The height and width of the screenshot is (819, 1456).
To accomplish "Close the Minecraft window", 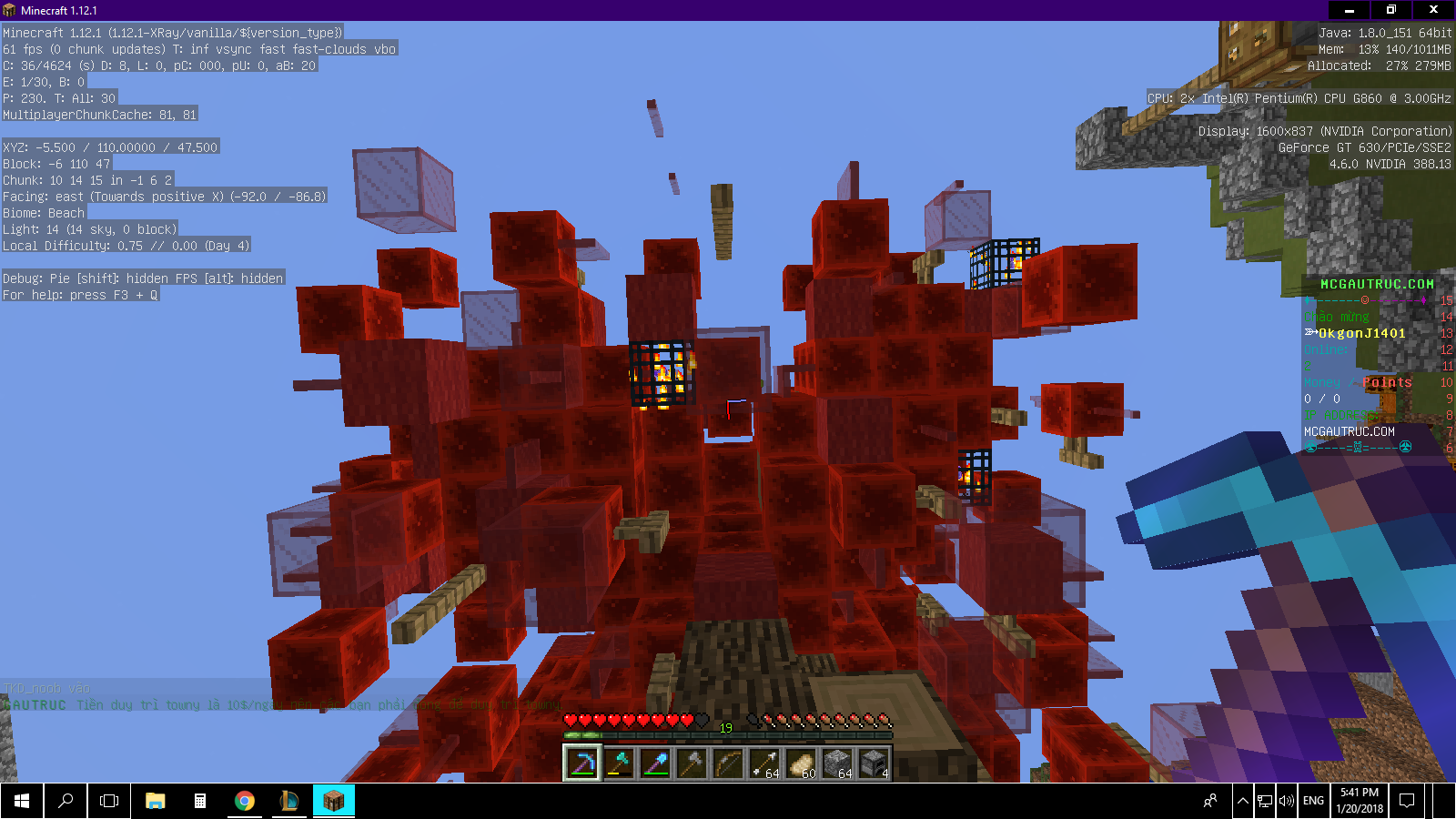I will point(1433,10).
